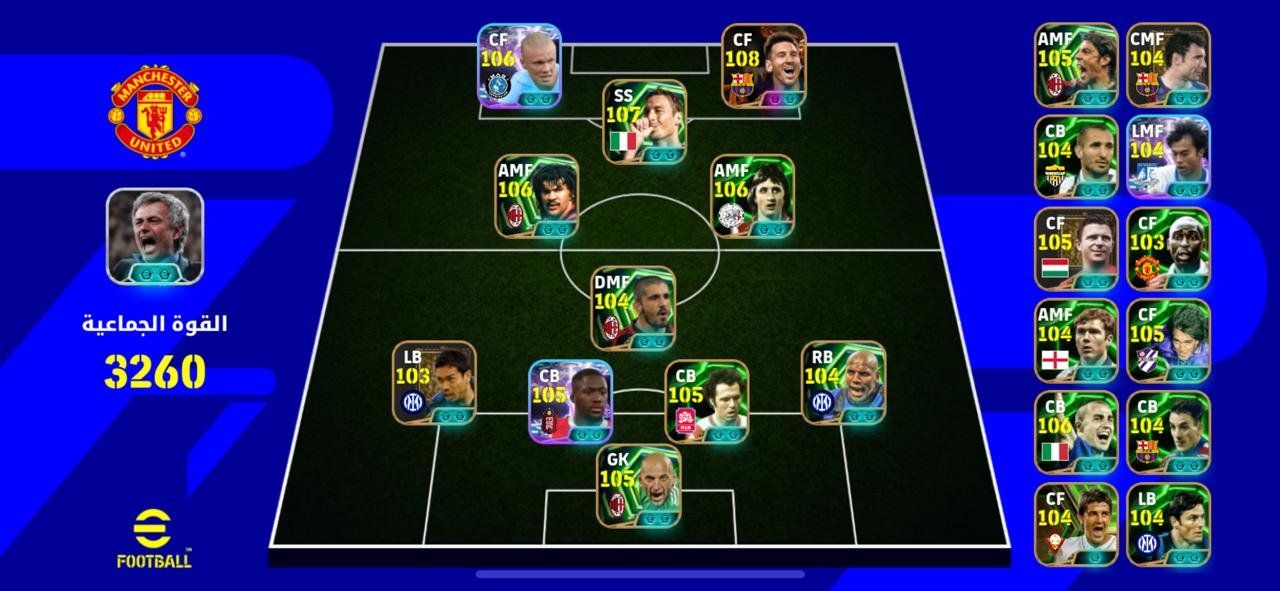The width and height of the screenshot is (1280, 591).
Task: Select the SS 107 player card
Action: tap(644, 122)
